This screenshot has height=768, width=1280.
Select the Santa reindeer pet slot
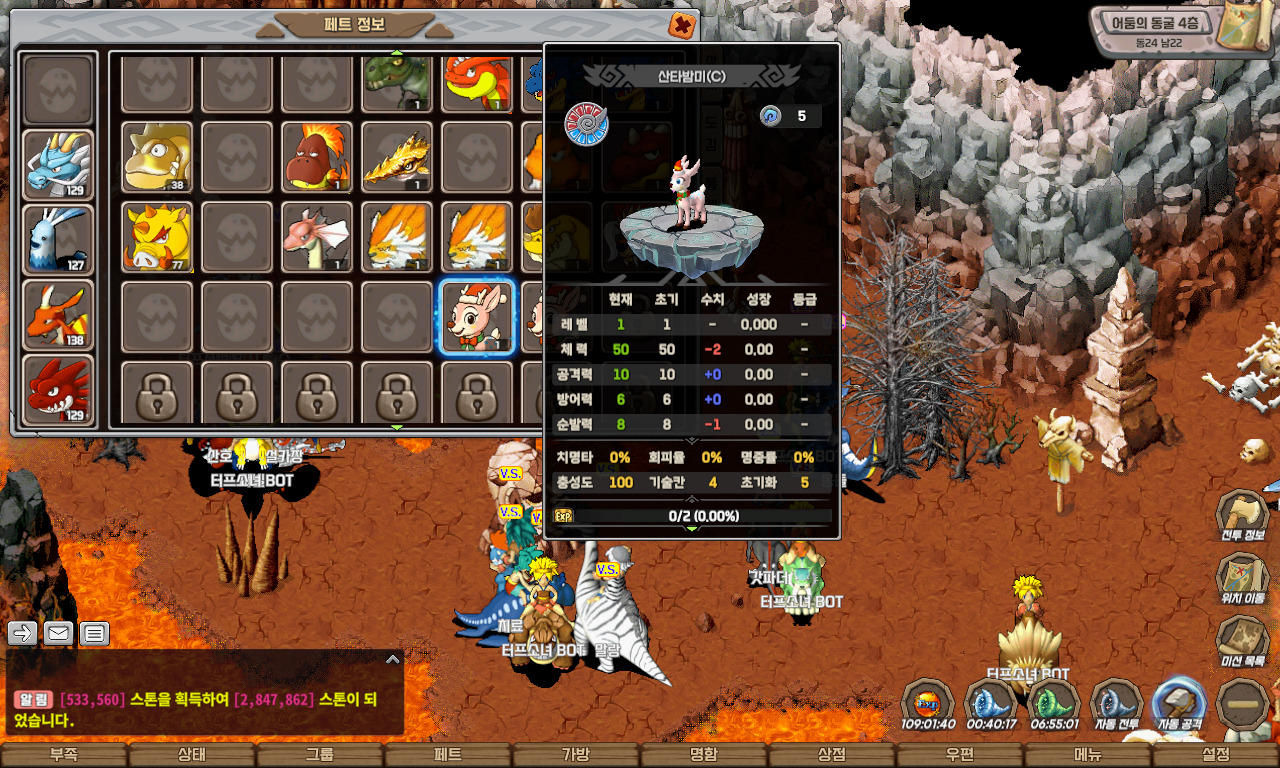[477, 317]
